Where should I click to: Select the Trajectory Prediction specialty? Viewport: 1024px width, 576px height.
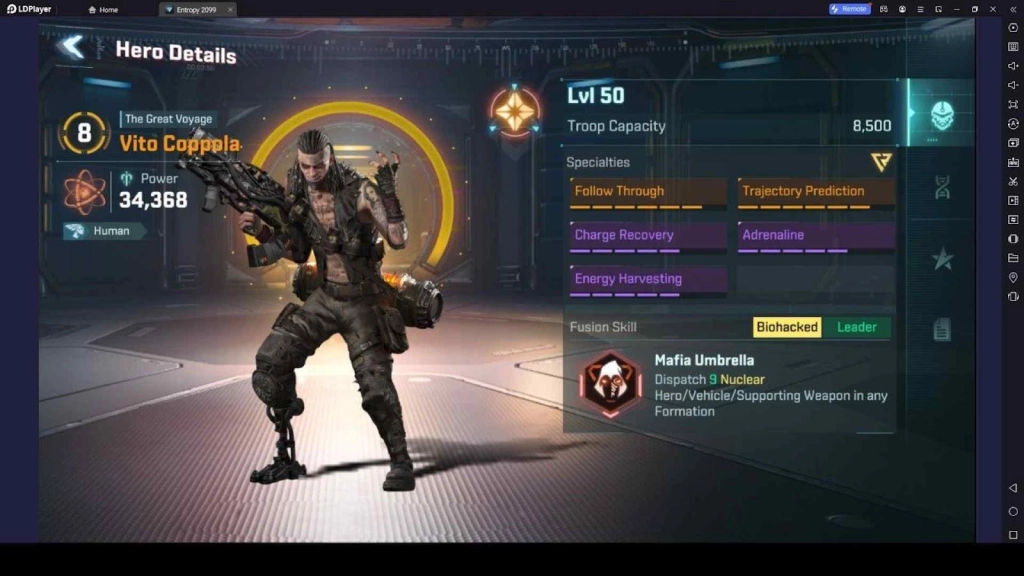coord(816,192)
